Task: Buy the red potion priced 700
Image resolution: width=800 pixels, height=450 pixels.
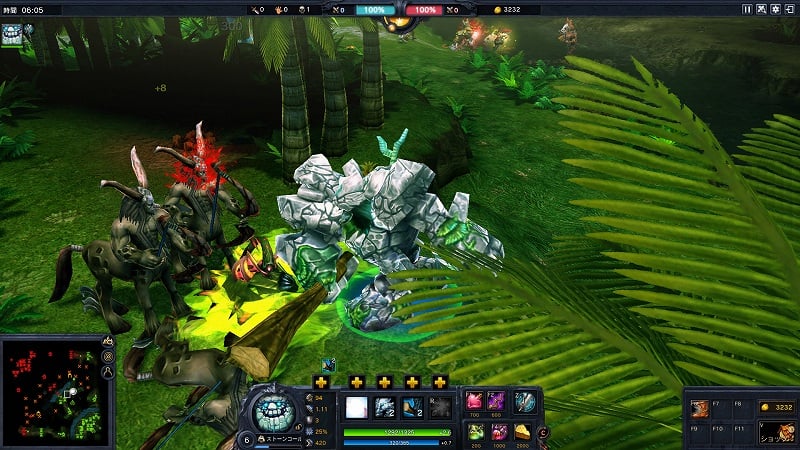Action: click(x=474, y=402)
